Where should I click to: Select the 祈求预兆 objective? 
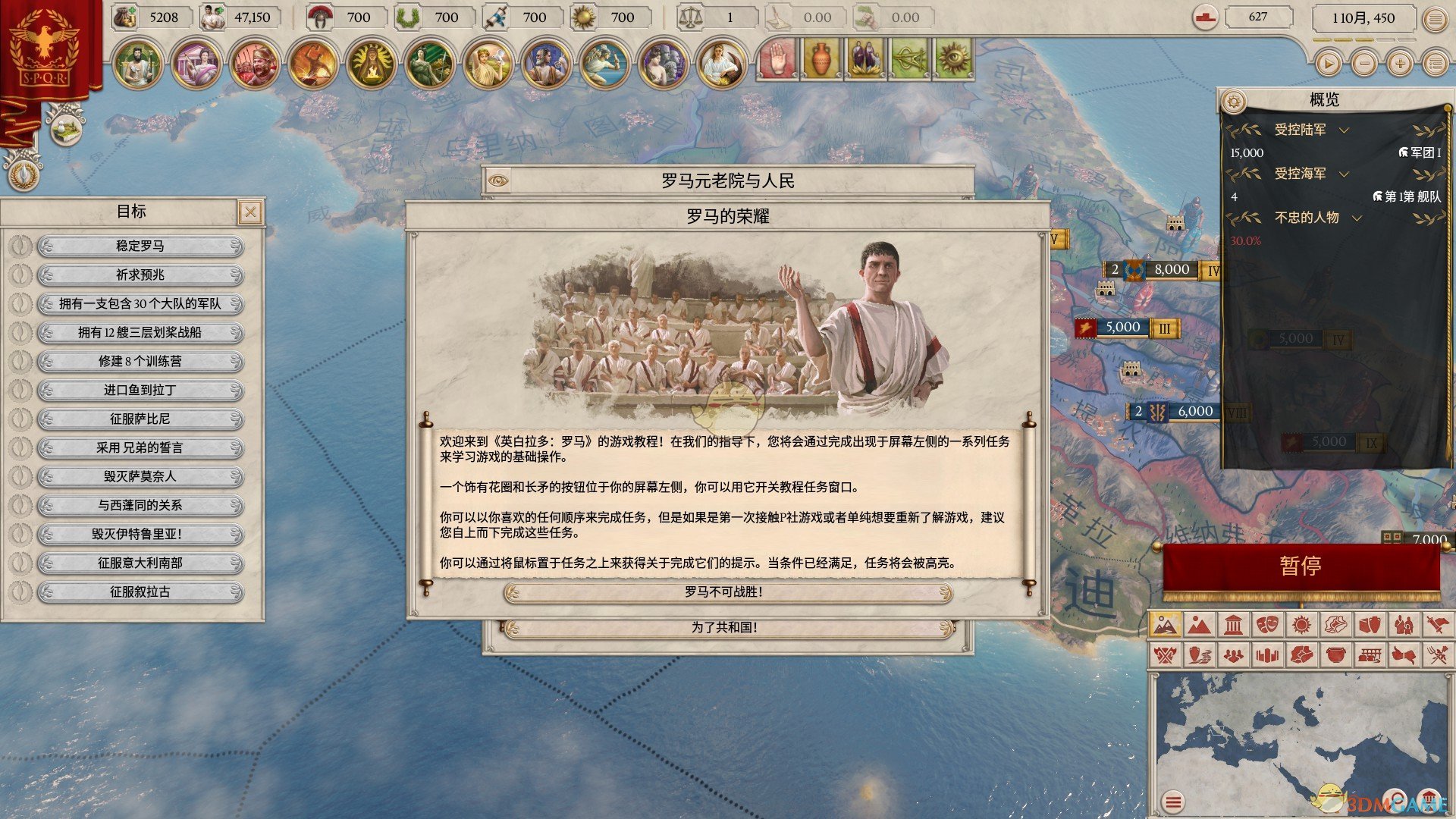point(140,275)
